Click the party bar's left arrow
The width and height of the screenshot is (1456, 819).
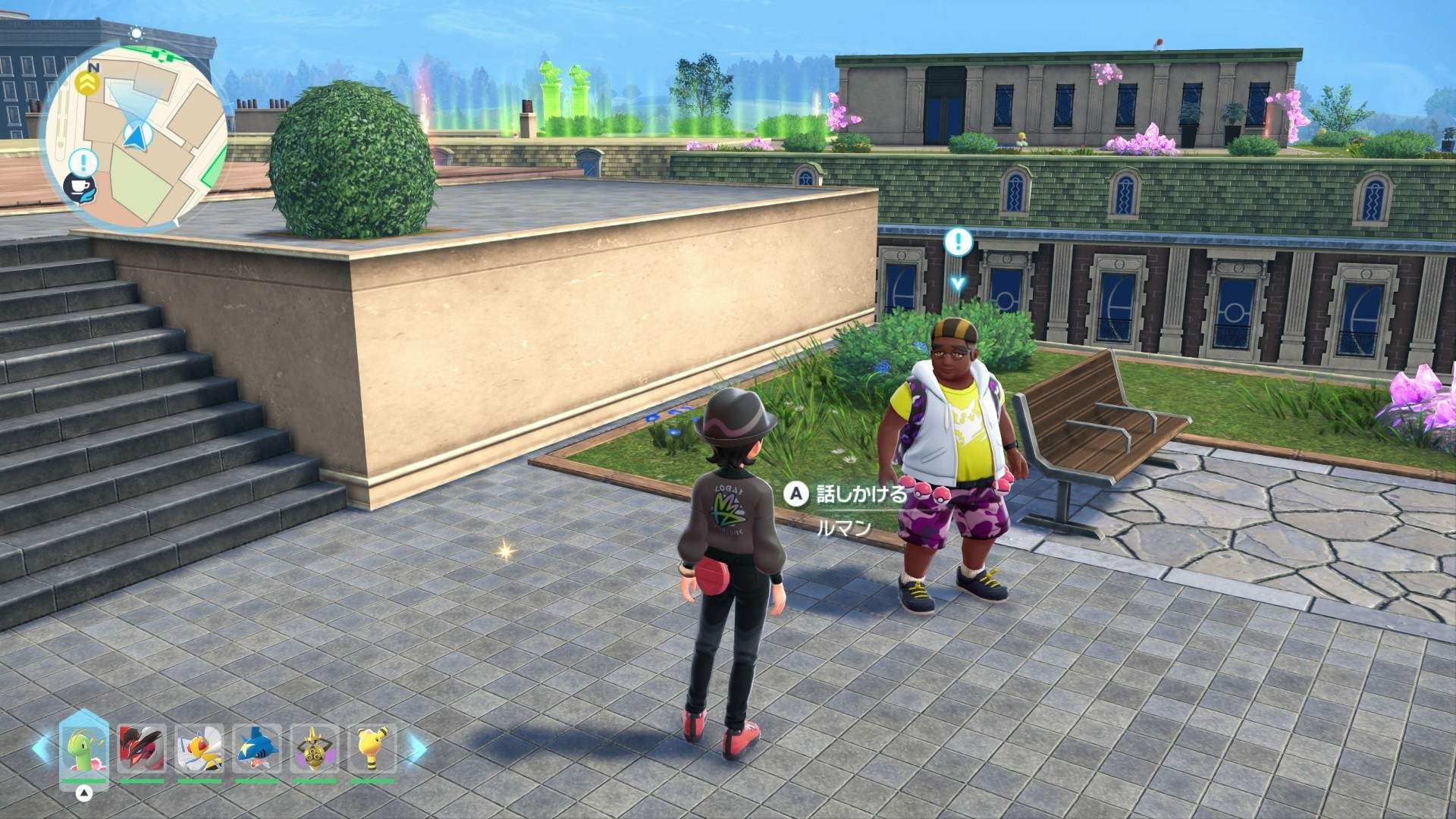tap(42, 747)
